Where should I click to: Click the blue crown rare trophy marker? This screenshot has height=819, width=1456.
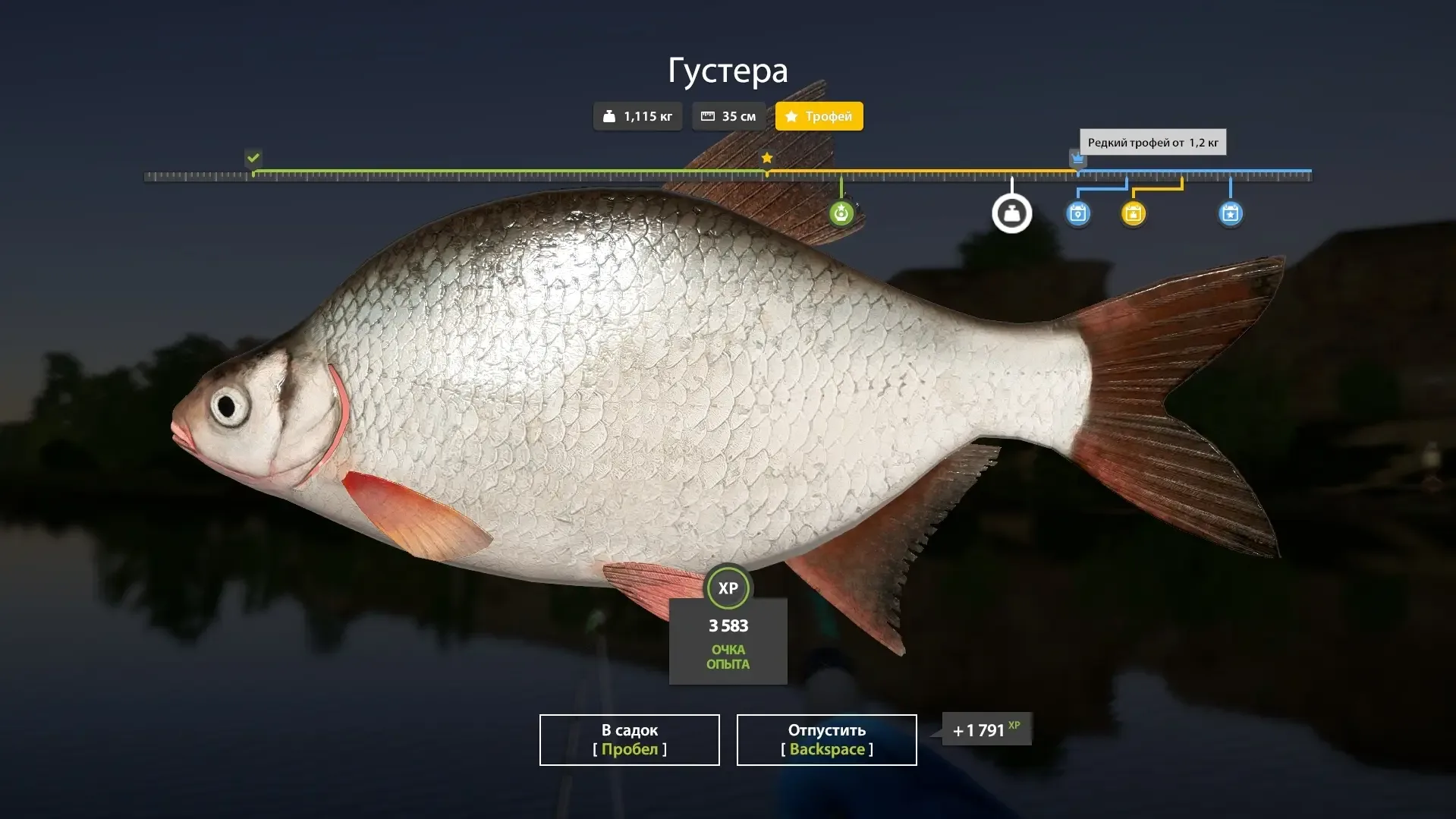point(1077,159)
